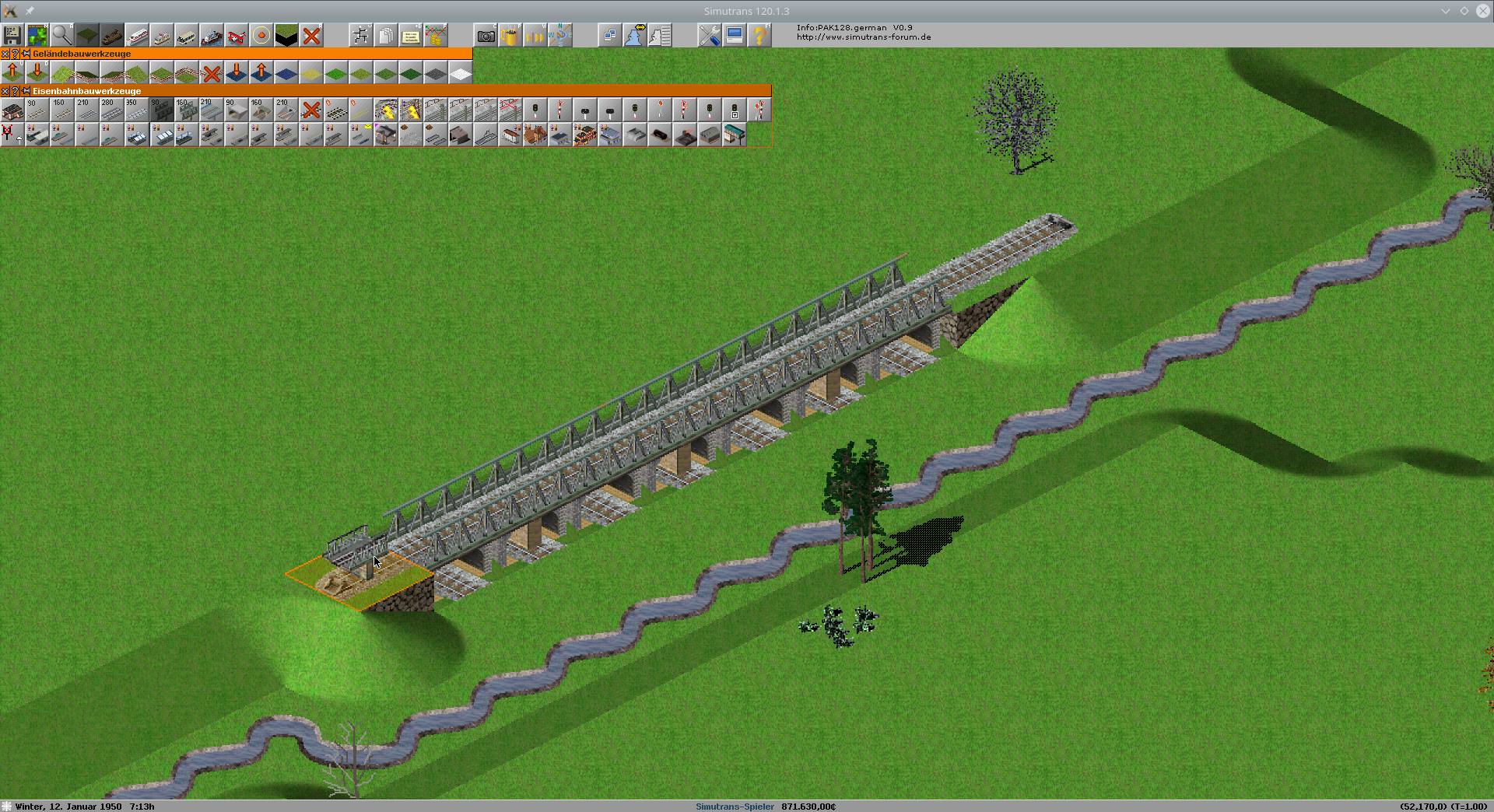Close the Simutrans window
The width and height of the screenshot is (1494, 812).
tap(1483, 11)
